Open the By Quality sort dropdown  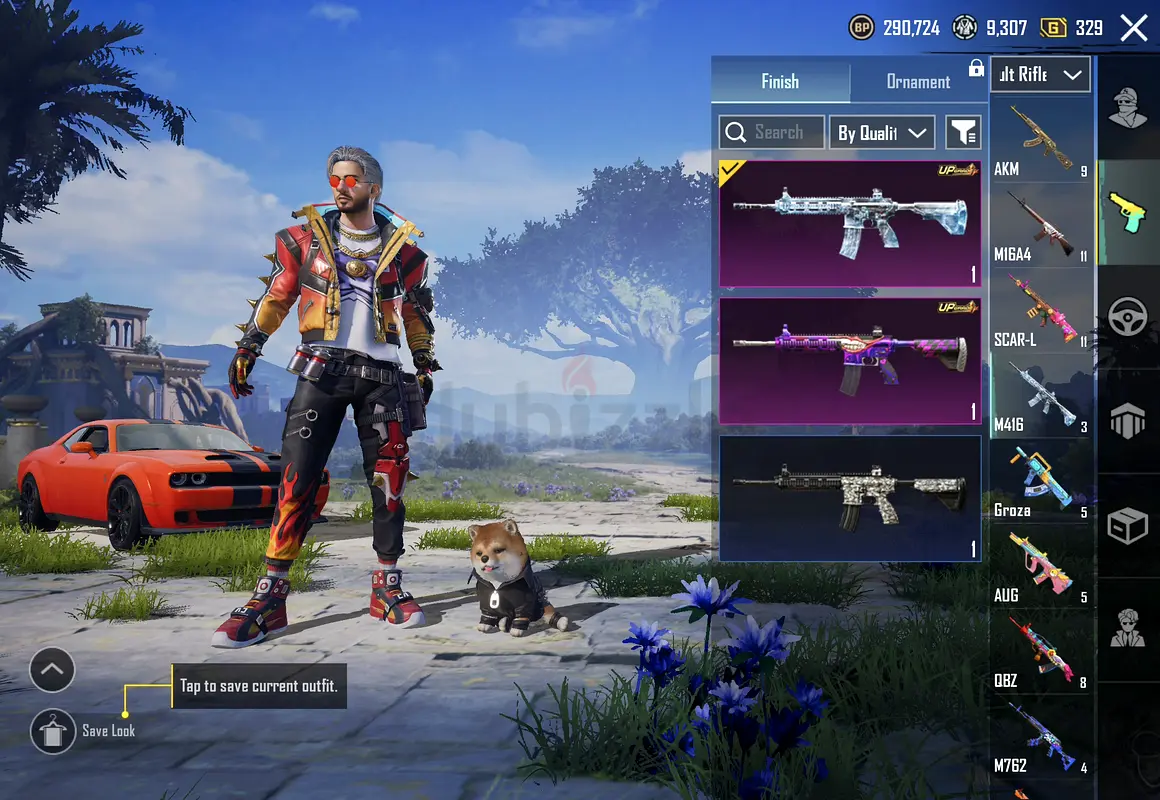881,132
